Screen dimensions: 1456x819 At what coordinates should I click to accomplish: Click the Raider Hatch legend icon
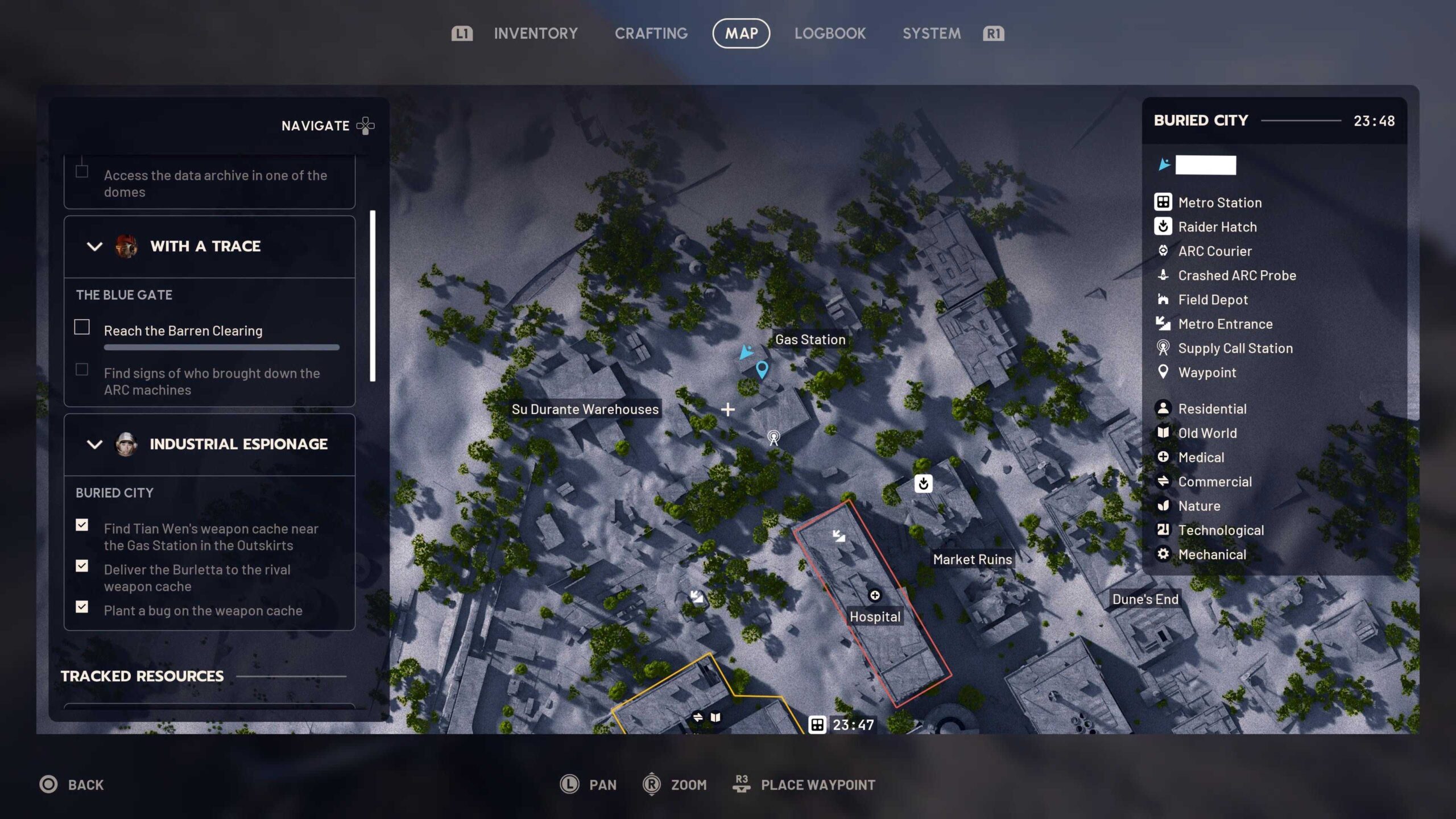click(x=1164, y=227)
